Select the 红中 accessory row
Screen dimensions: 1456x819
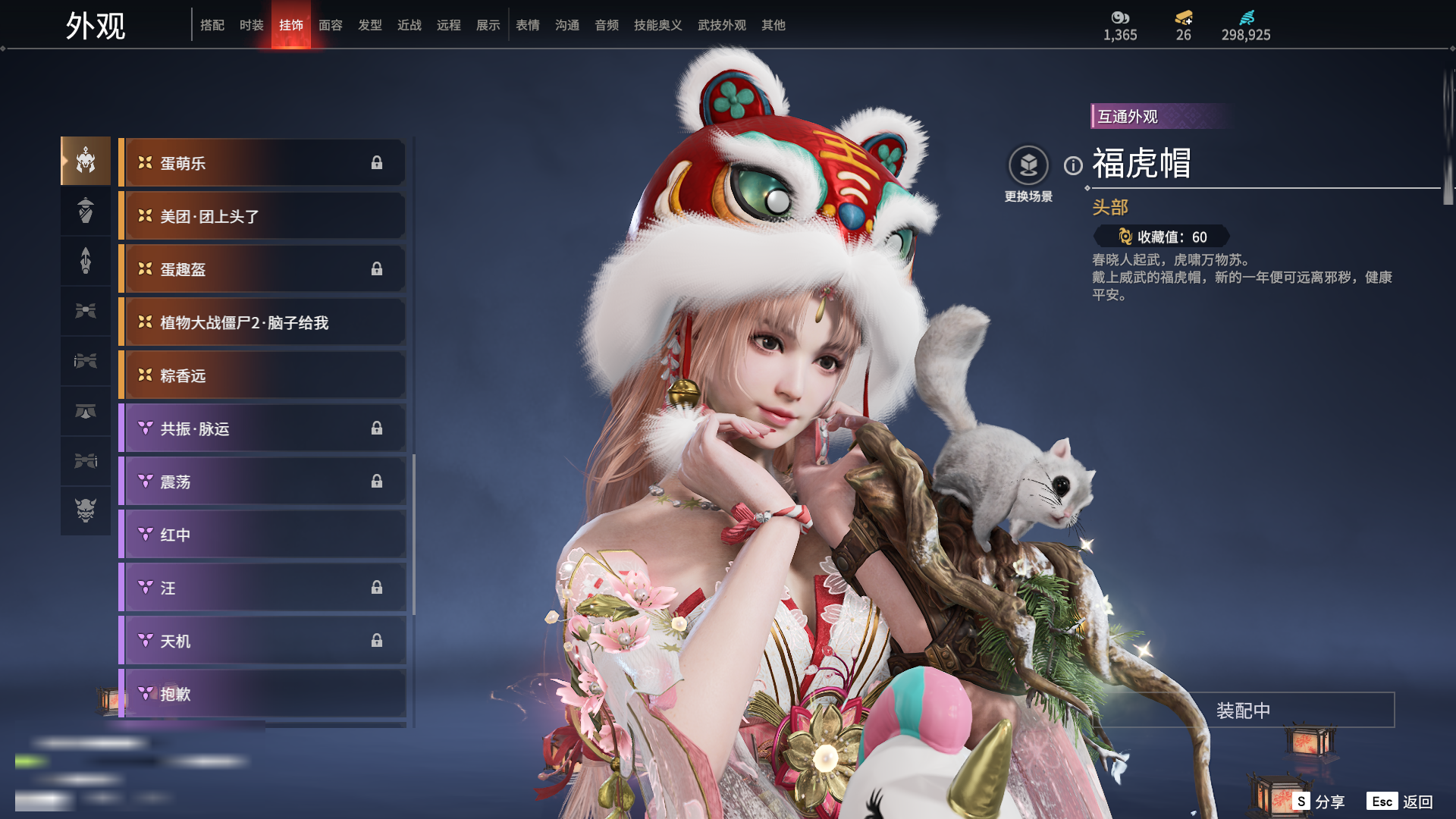coord(262,535)
